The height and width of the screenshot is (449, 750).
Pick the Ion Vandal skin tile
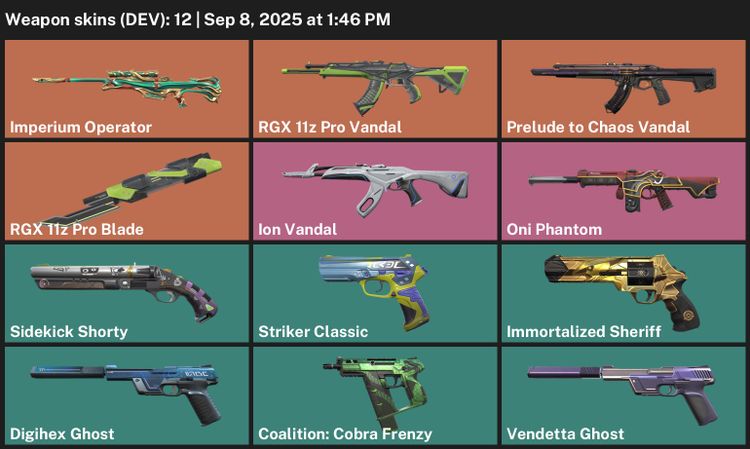374,191
